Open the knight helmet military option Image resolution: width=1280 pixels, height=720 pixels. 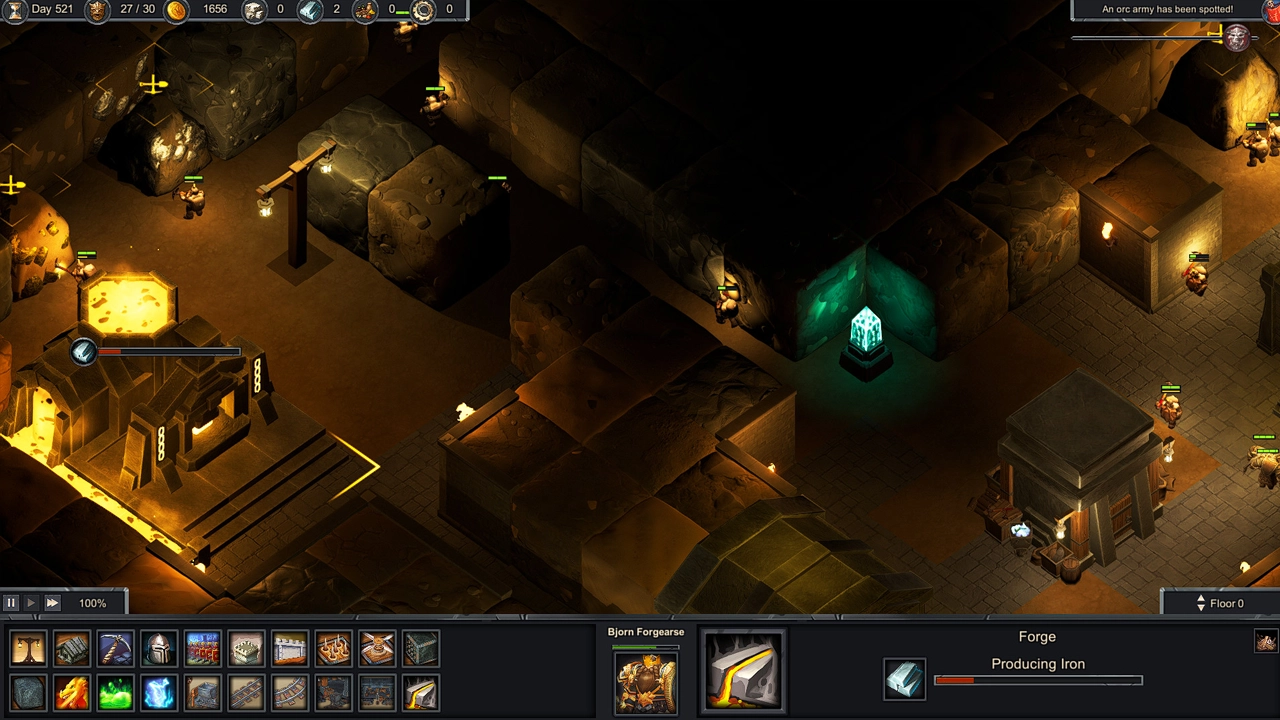pyautogui.click(x=159, y=649)
